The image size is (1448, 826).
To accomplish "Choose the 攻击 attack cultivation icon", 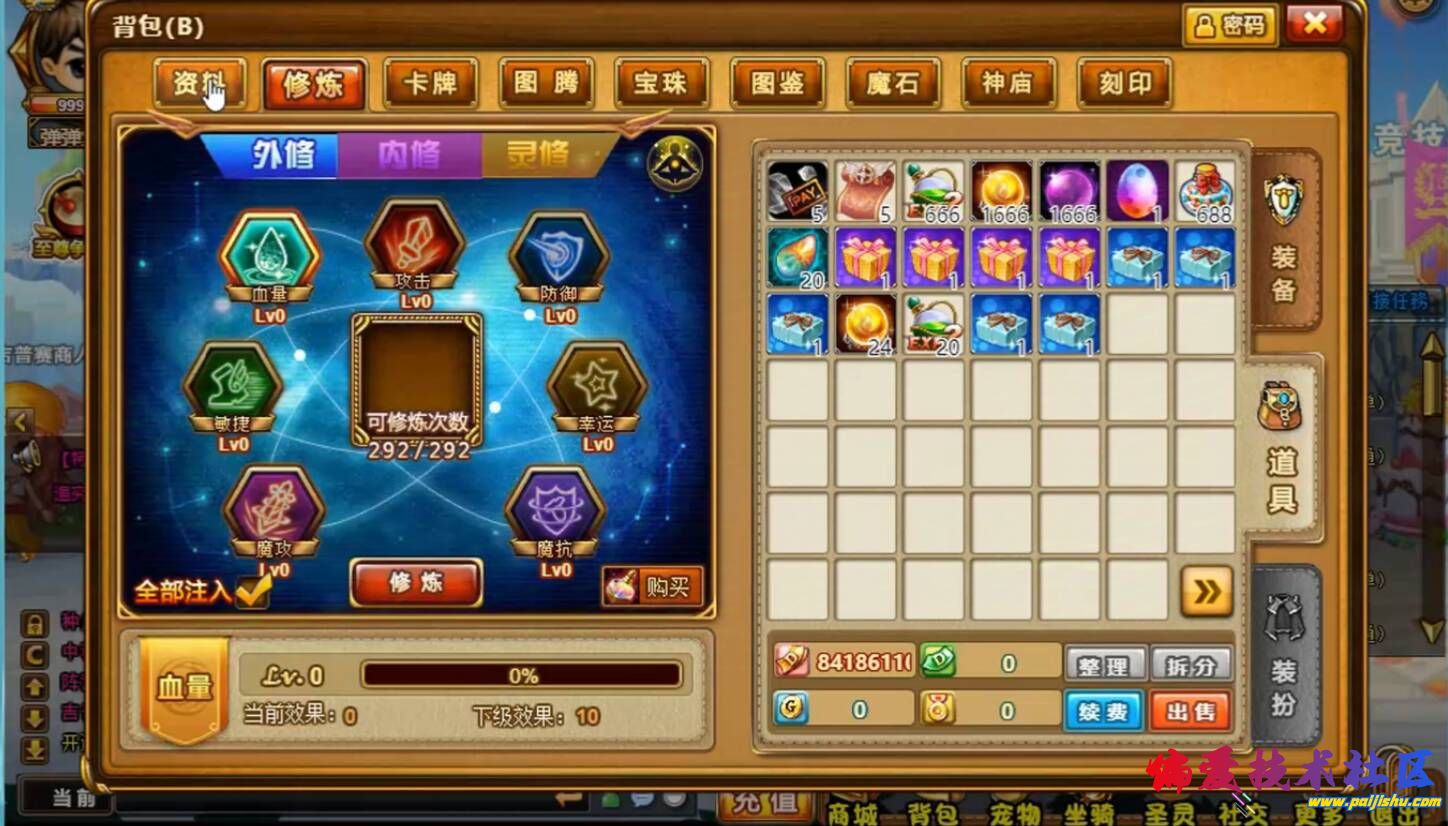I will (415, 245).
